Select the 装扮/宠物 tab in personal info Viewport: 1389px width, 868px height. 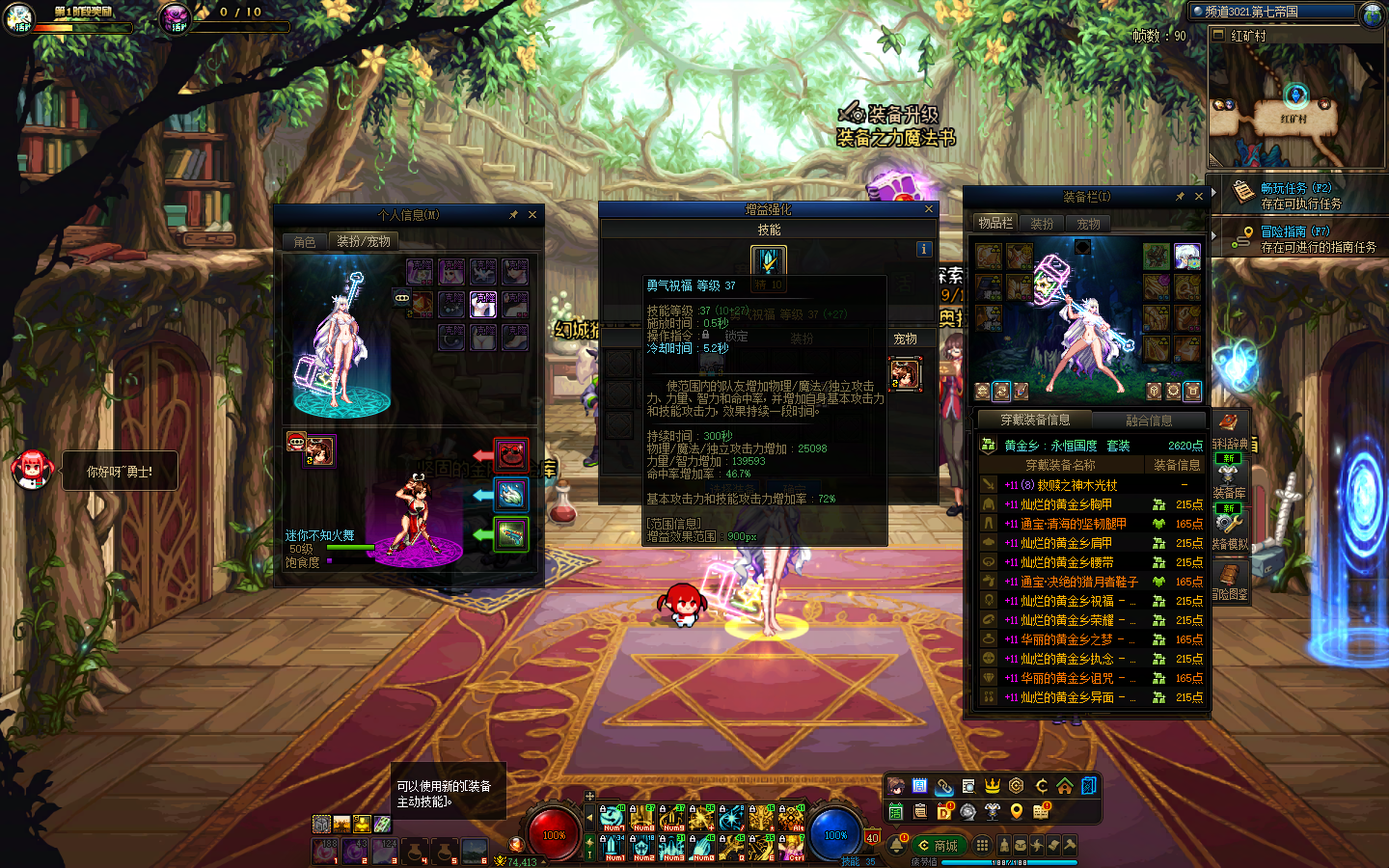tap(363, 242)
